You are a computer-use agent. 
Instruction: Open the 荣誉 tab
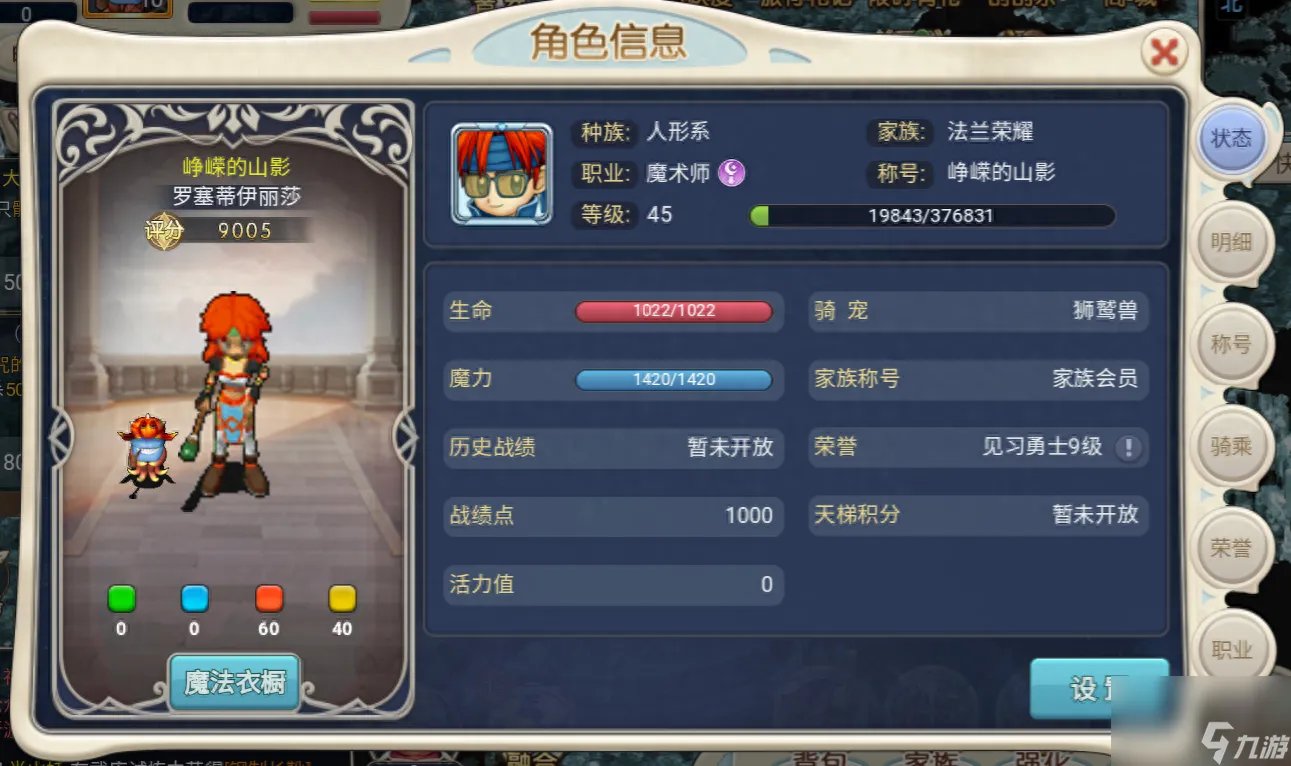tap(1233, 548)
